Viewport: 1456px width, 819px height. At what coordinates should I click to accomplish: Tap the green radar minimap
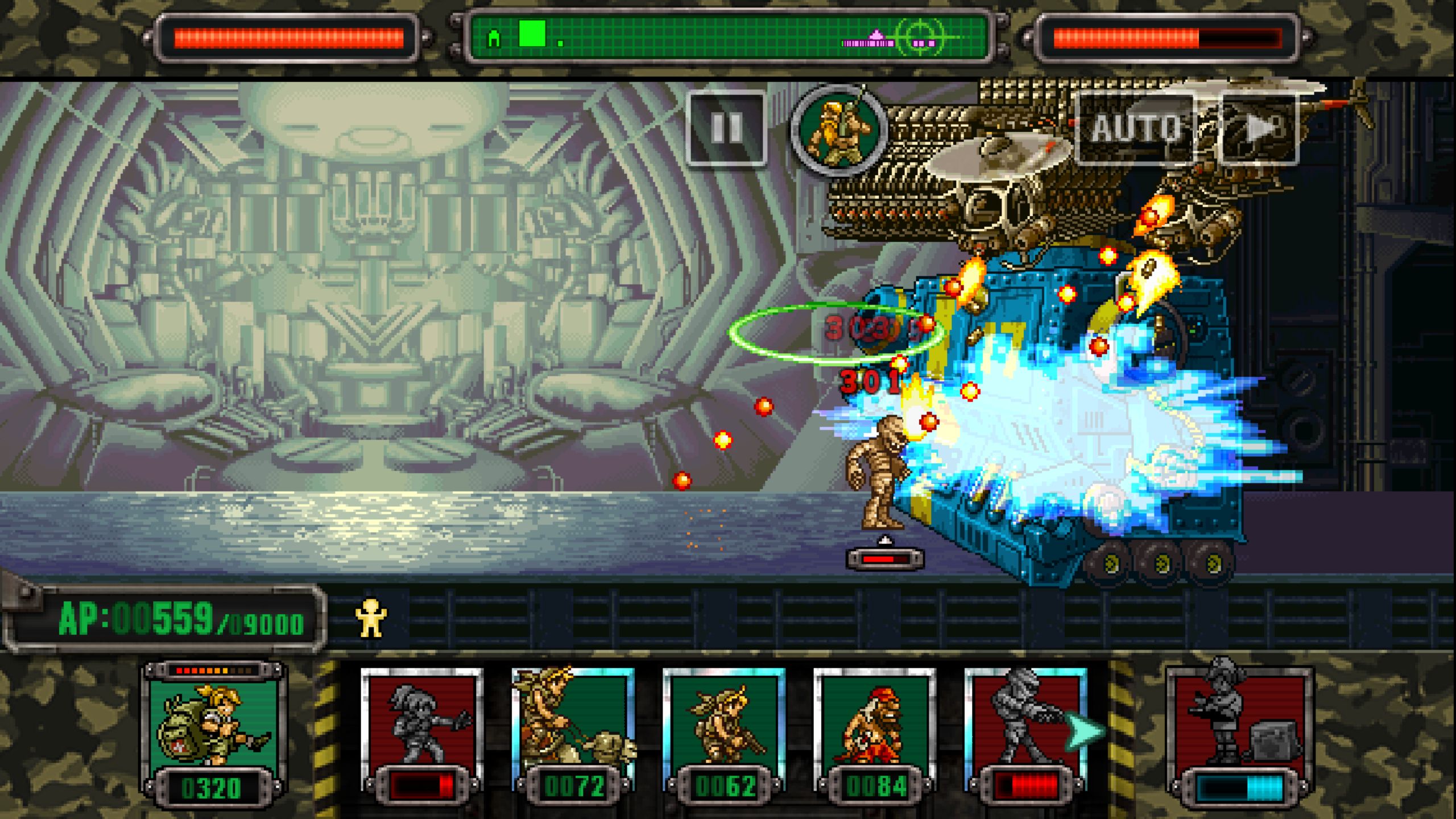click(x=727, y=39)
